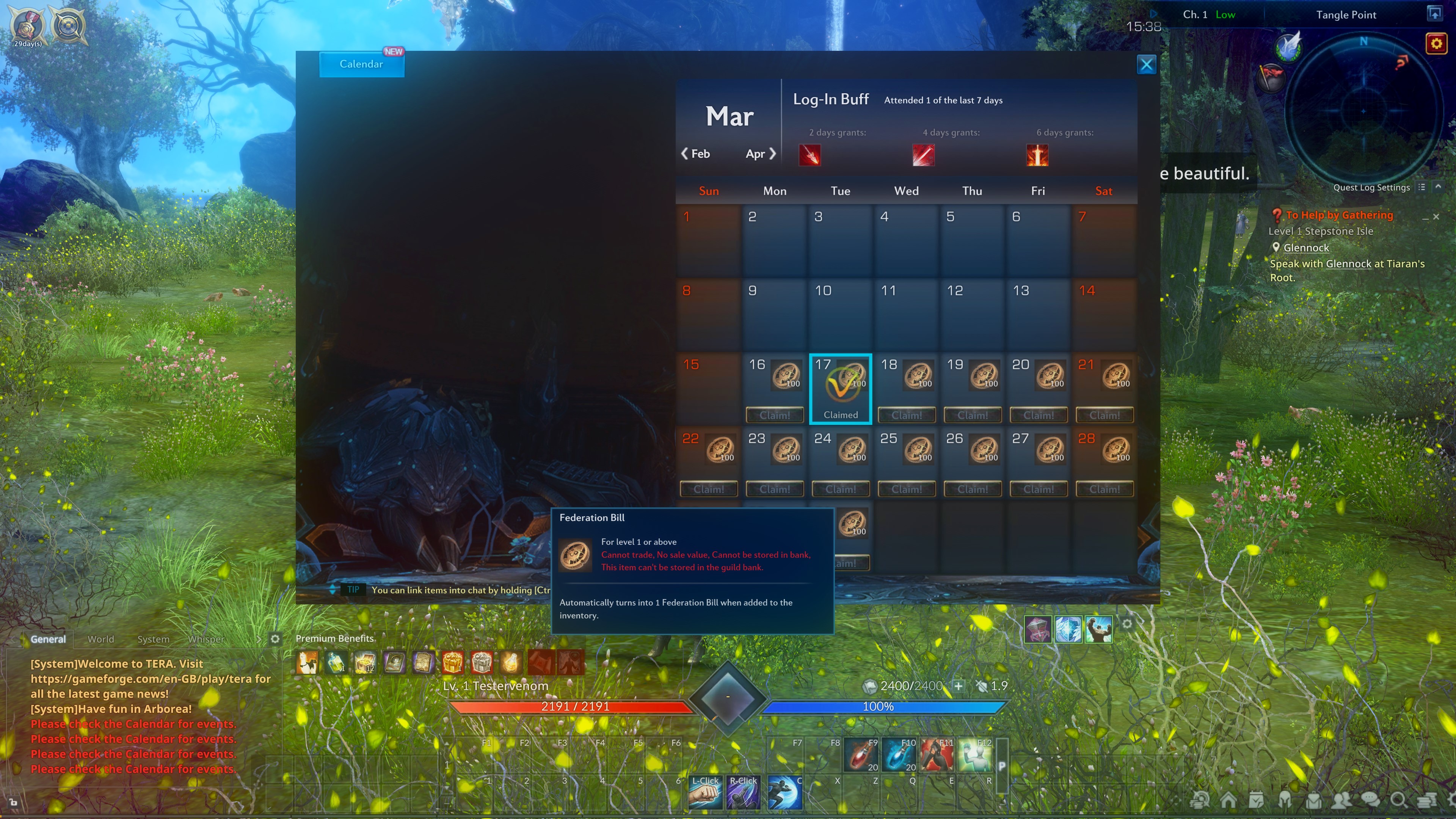Viewport: 1456px width, 819px height.
Task: Switch to the World chat tab
Action: 100,639
